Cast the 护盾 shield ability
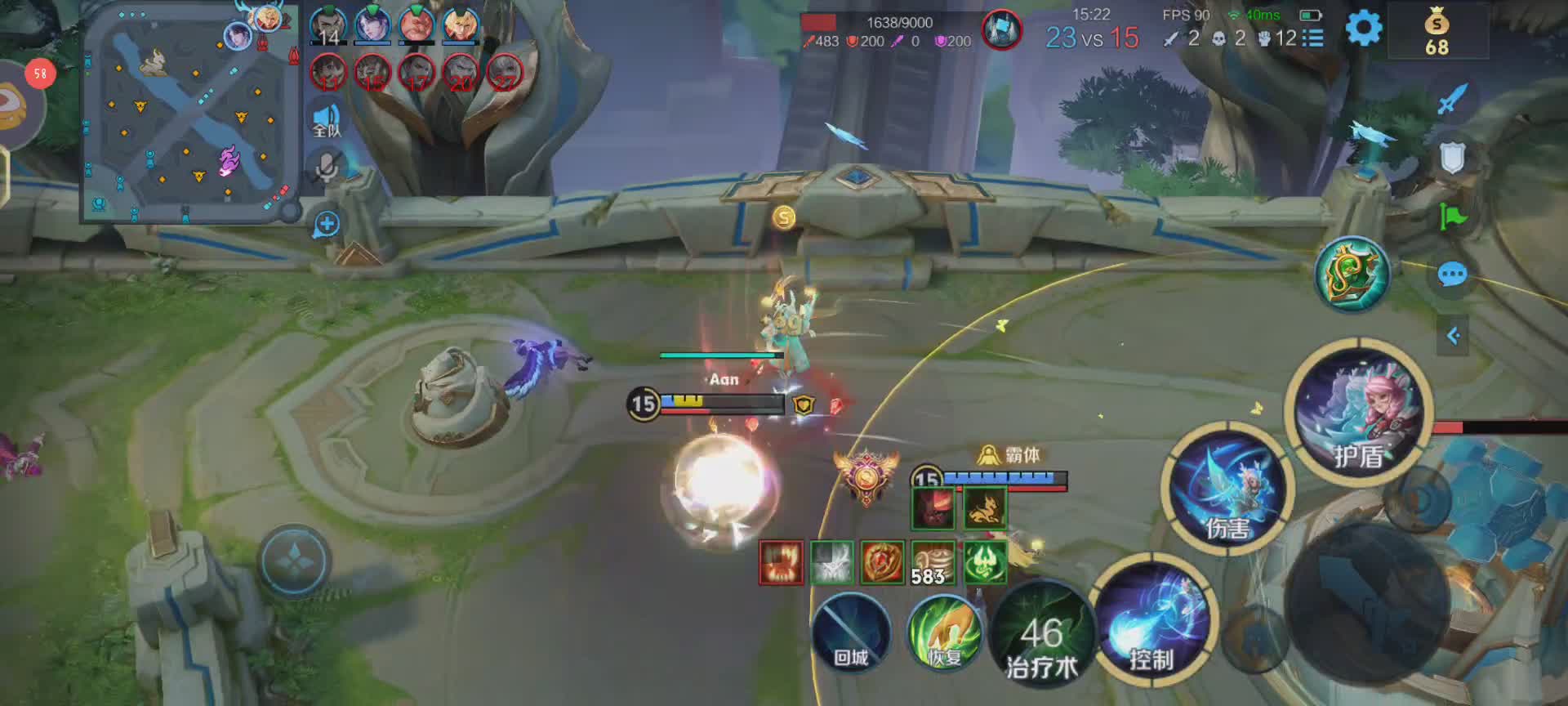The width and height of the screenshot is (1568, 706). pos(1360,411)
